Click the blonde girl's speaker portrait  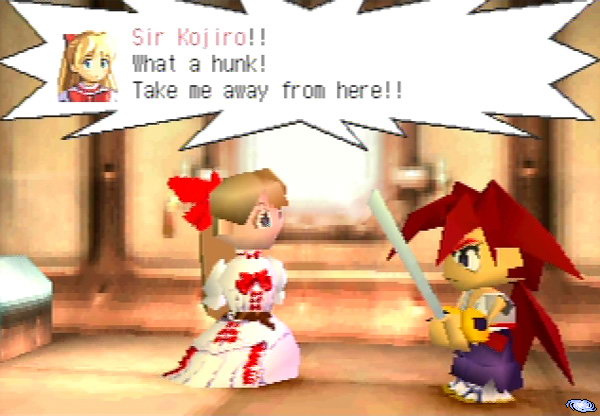point(89,68)
